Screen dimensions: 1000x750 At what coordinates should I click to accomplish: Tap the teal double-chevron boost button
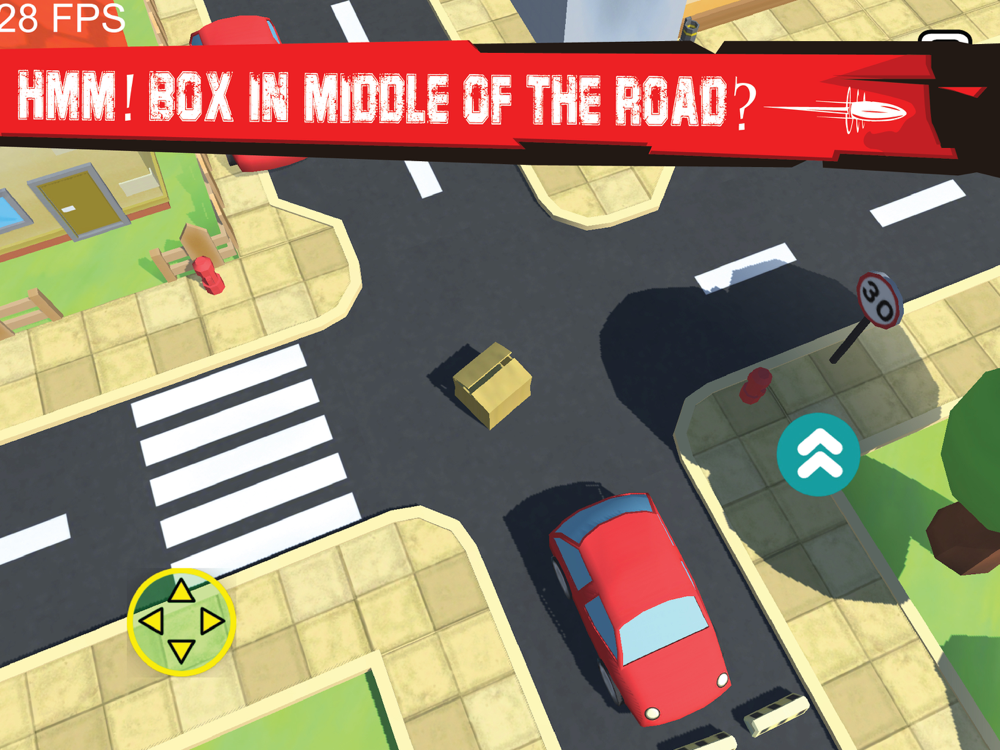click(x=818, y=454)
